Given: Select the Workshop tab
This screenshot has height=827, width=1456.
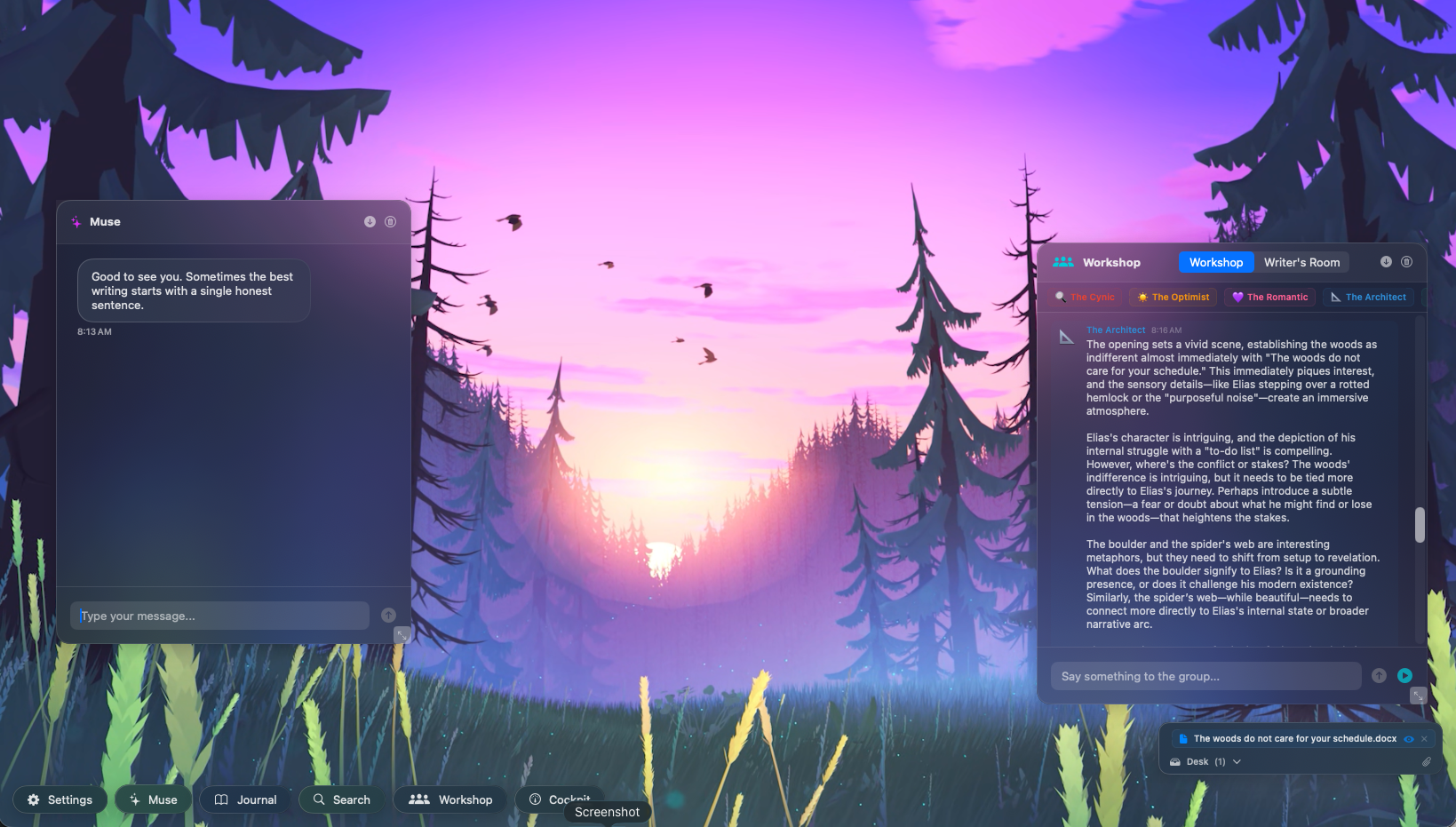Looking at the screenshot, I should (x=1215, y=262).
